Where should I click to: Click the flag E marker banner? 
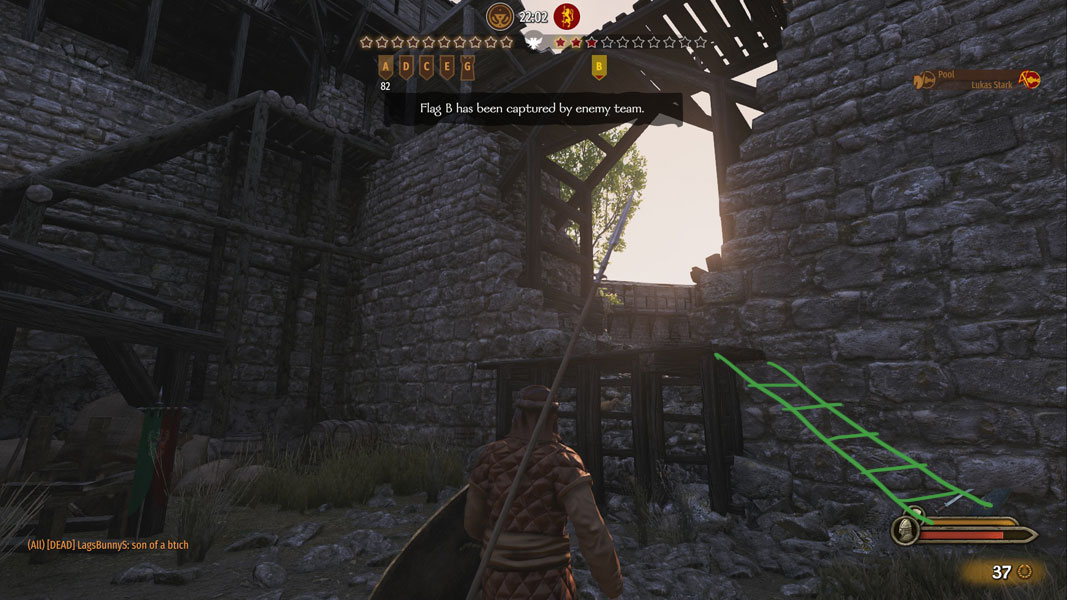point(446,67)
